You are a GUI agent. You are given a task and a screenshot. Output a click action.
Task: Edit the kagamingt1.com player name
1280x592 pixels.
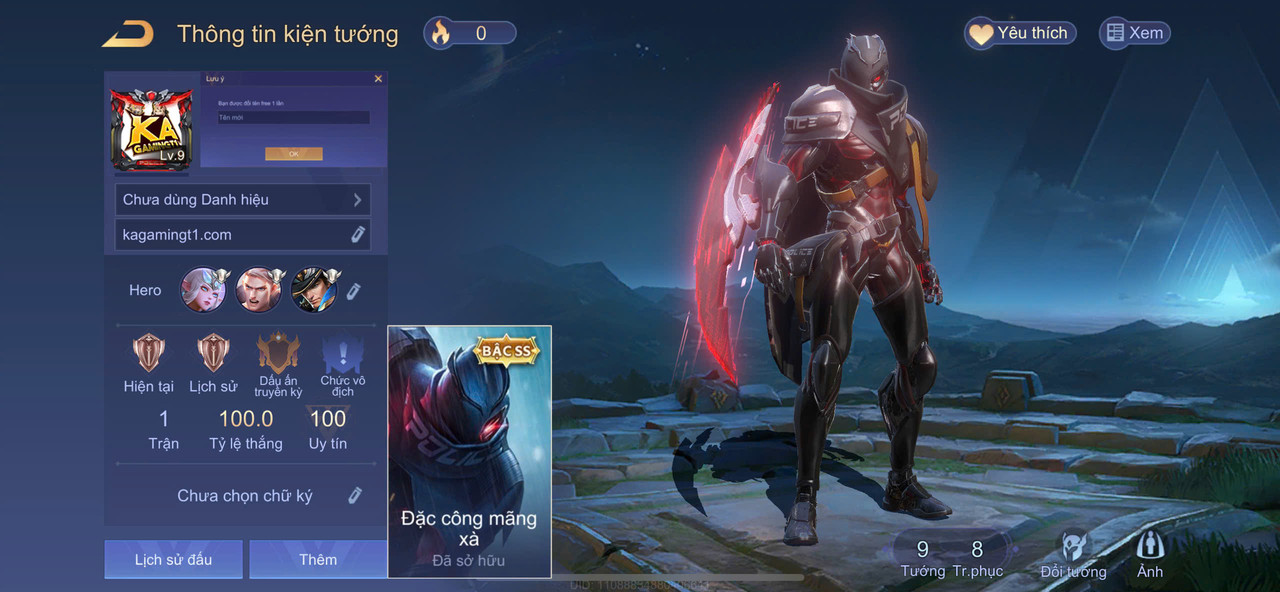click(x=357, y=235)
